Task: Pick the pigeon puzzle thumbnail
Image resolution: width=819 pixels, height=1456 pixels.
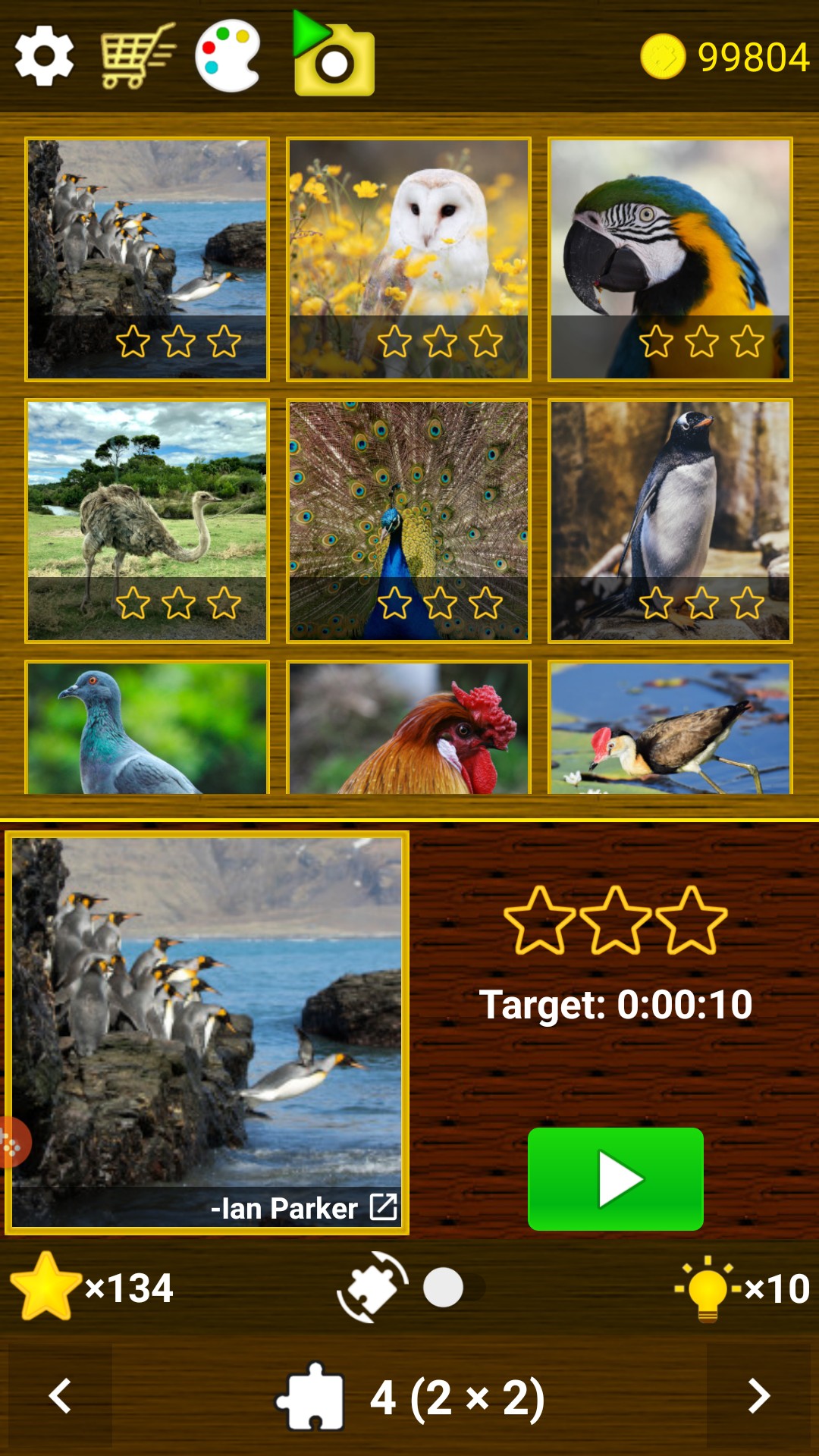Action: click(147, 728)
